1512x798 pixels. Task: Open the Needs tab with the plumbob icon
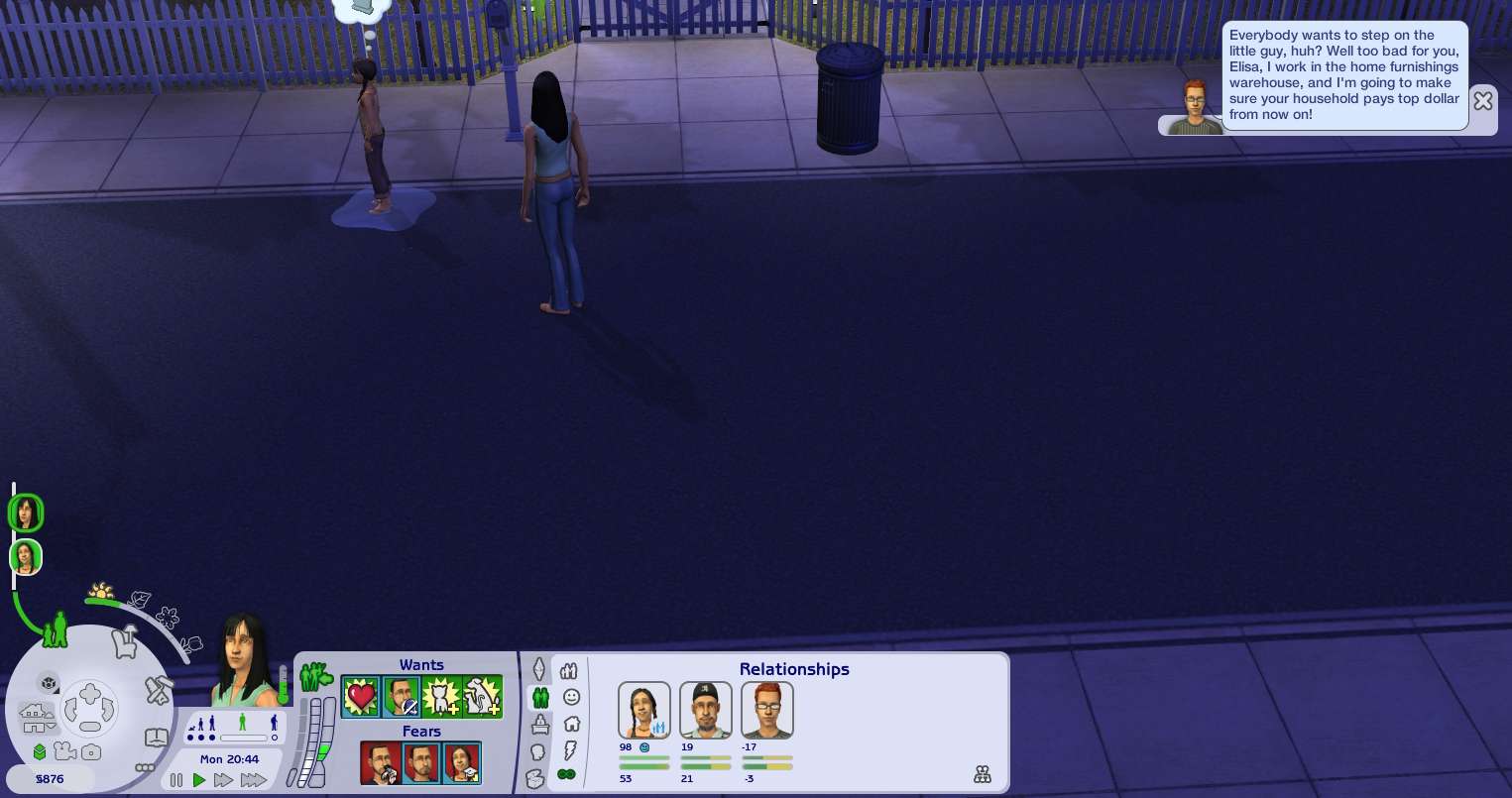[x=539, y=669]
